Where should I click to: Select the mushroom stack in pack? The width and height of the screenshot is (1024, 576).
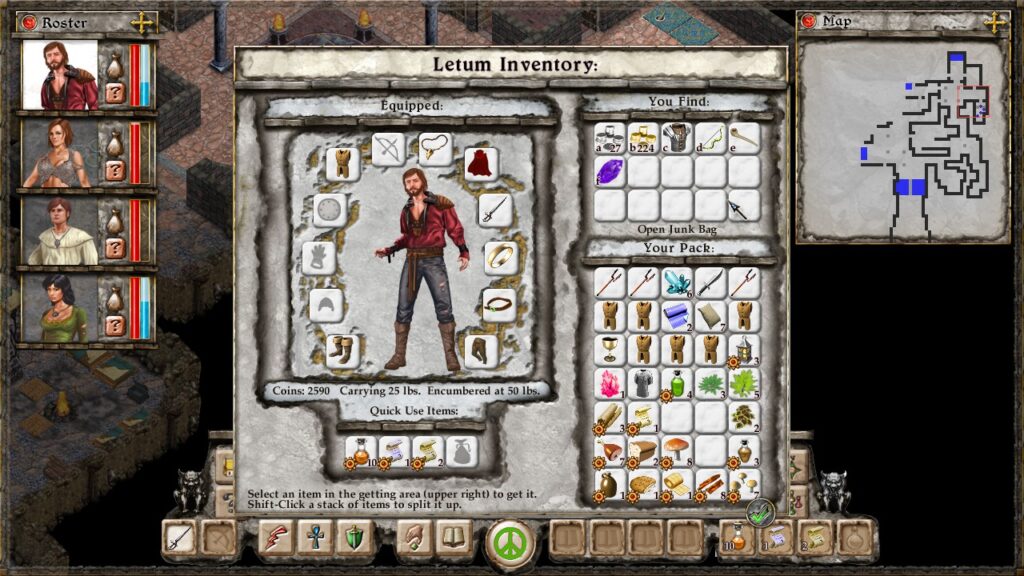point(677,450)
